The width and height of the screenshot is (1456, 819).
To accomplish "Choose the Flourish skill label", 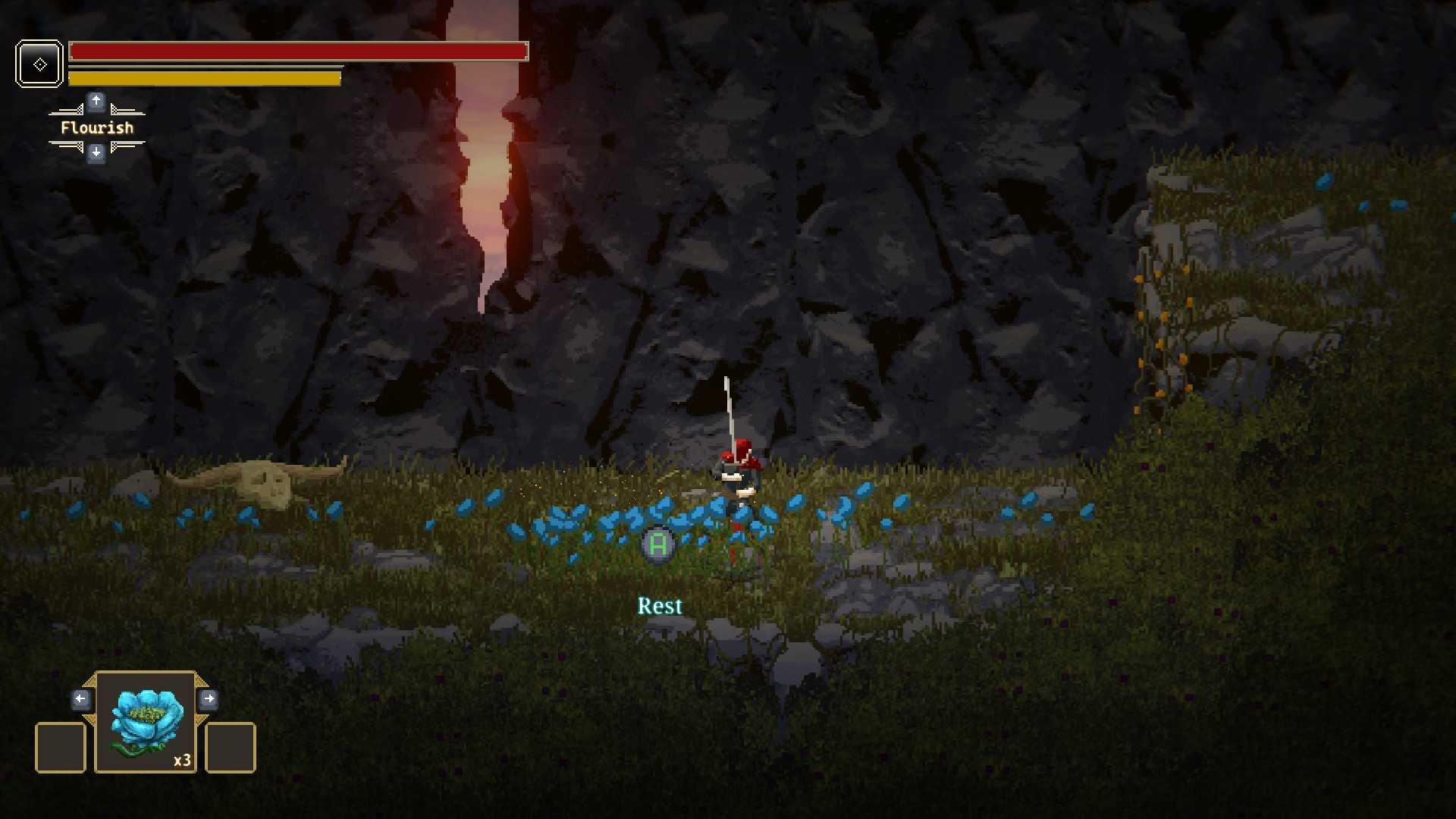I will point(97,127).
